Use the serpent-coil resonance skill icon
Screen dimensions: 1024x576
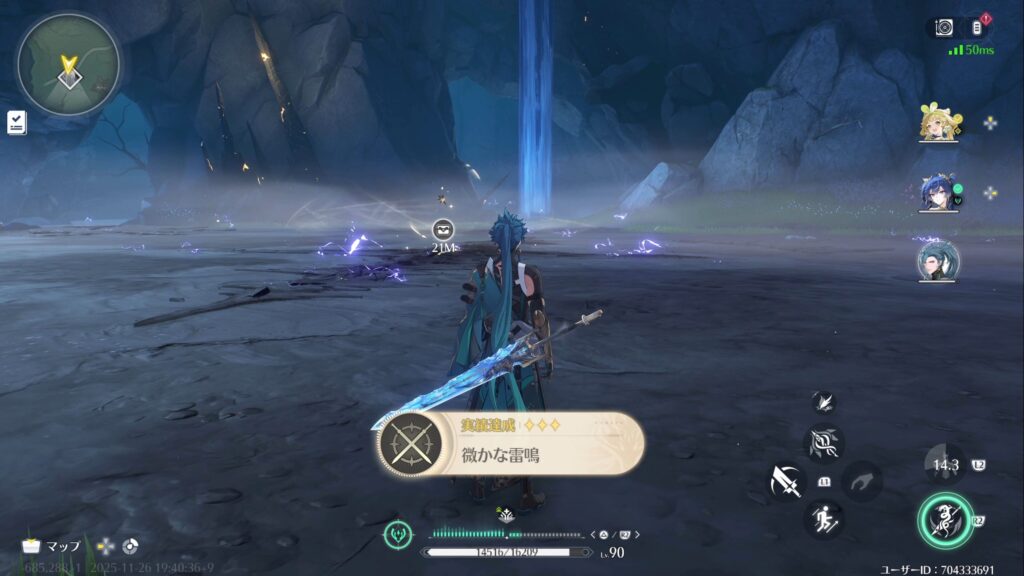[824, 443]
